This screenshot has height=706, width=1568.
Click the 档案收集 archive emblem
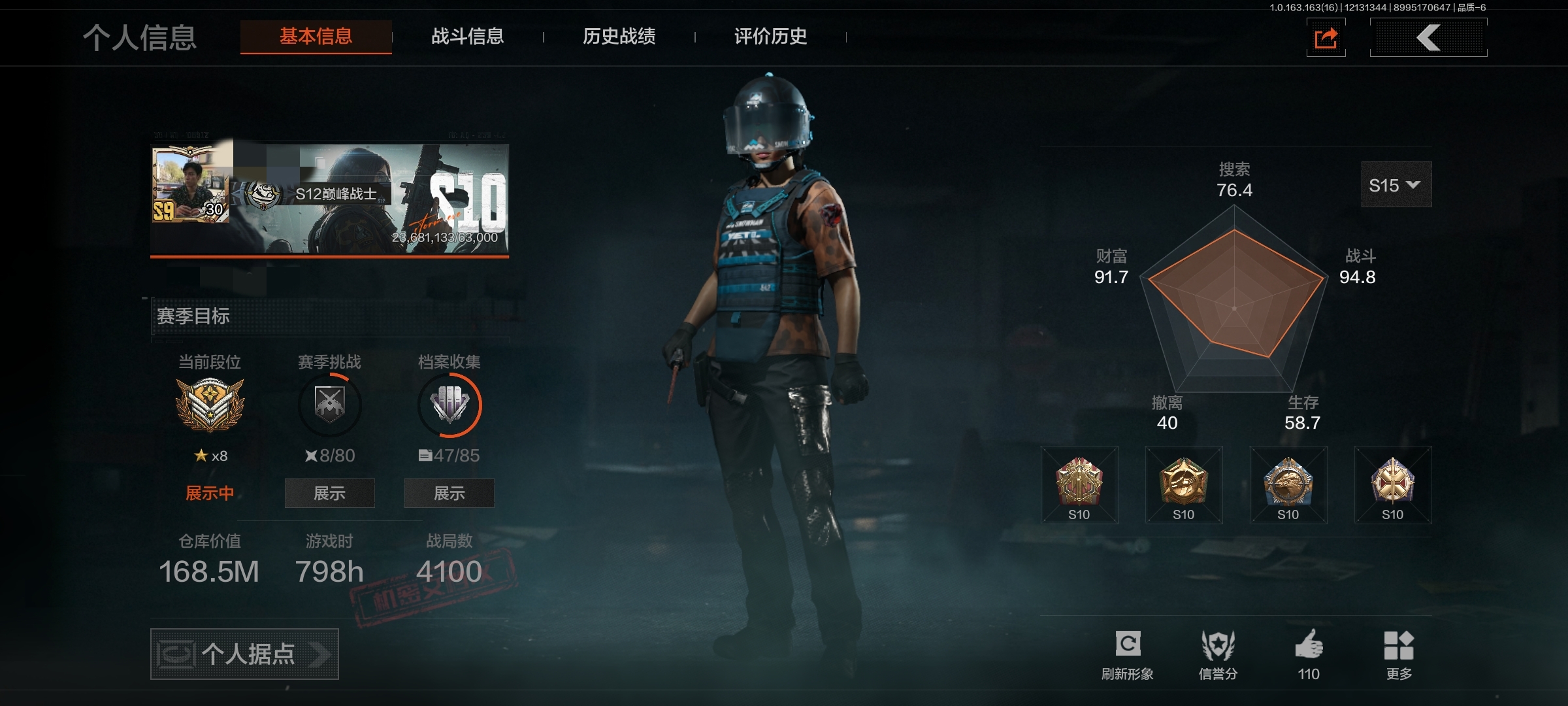[x=449, y=405]
